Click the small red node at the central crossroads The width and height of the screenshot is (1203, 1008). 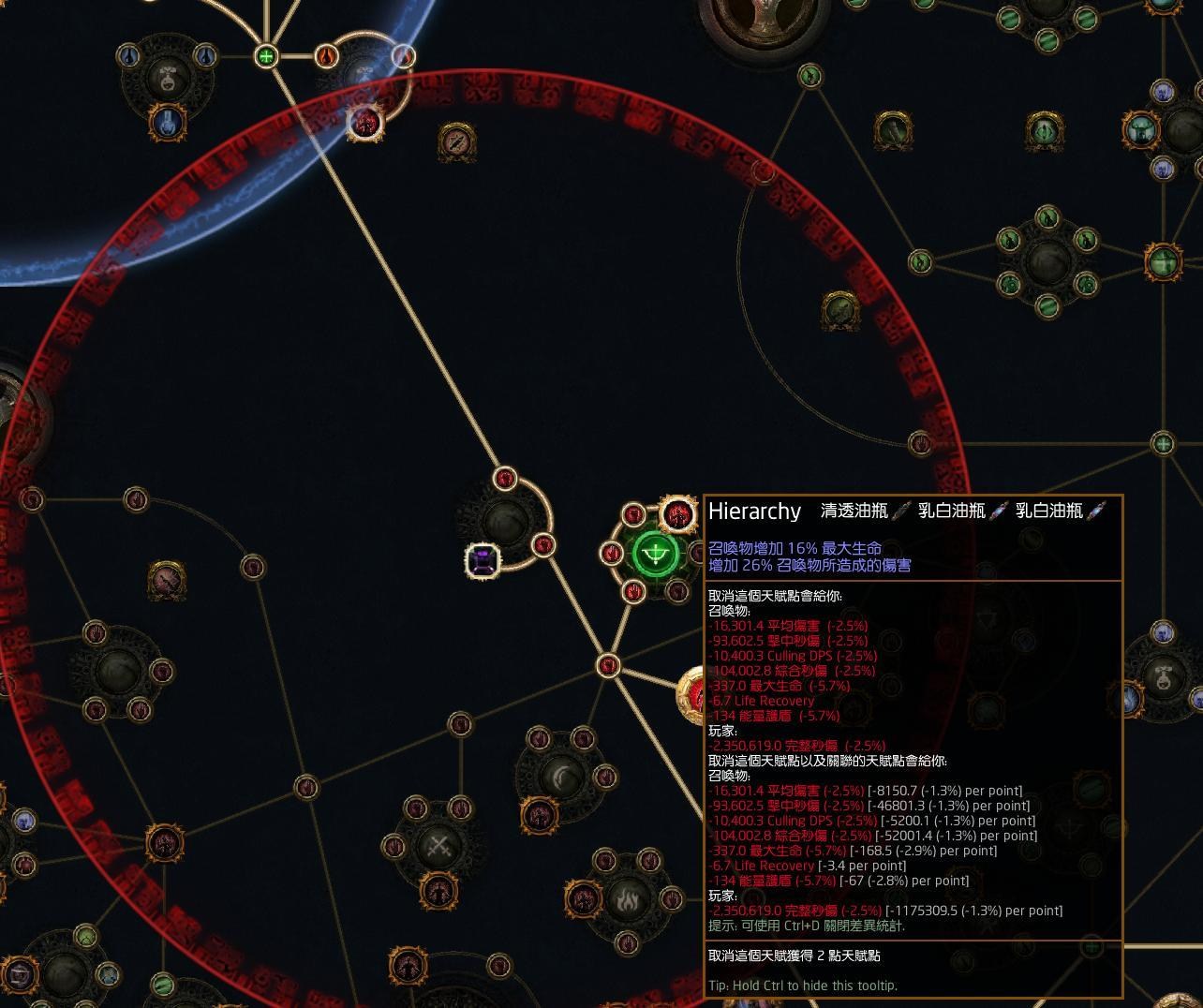pyautogui.click(x=609, y=663)
